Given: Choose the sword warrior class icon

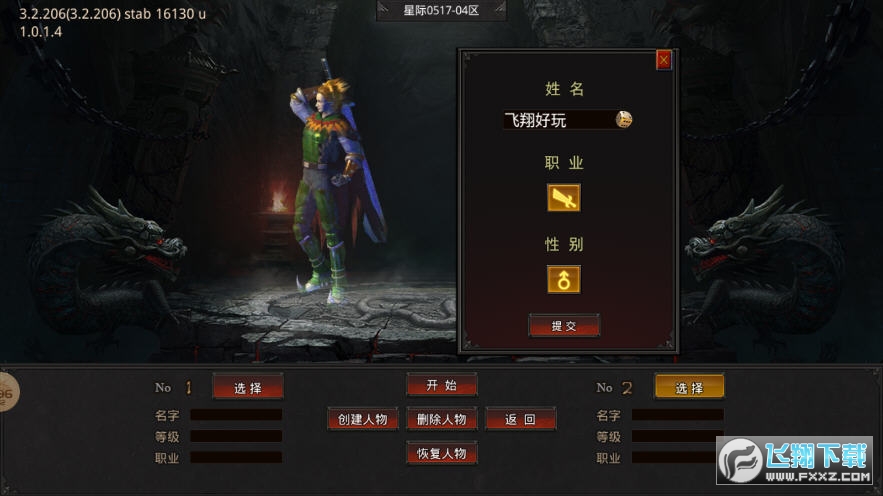Looking at the screenshot, I should pos(563,198).
